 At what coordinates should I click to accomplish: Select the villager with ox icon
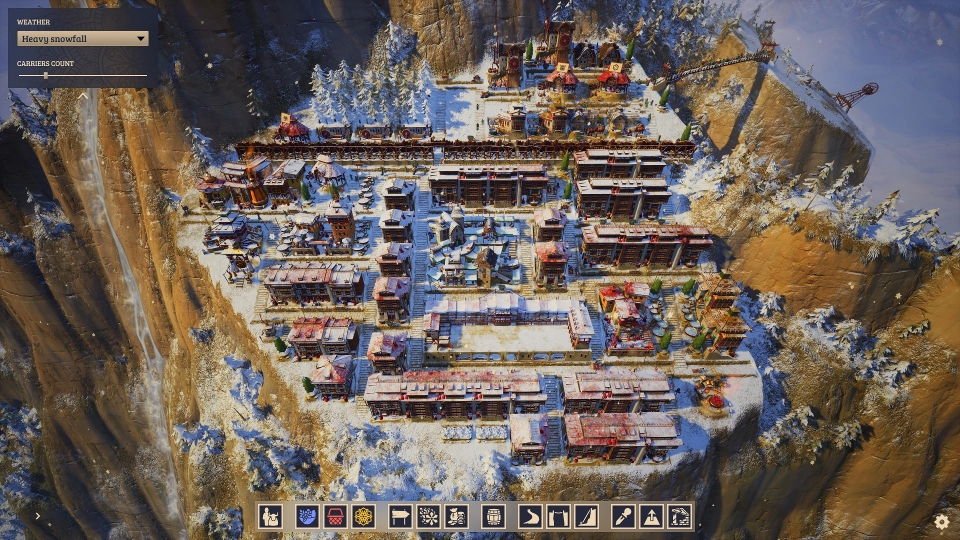click(x=270, y=516)
